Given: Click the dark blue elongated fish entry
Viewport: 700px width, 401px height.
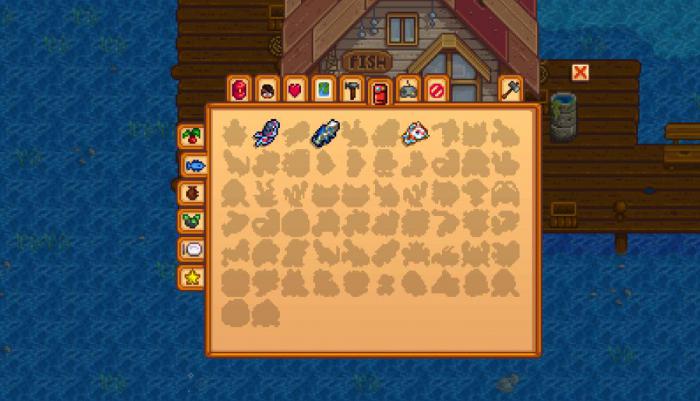Looking at the screenshot, I should point(326,133).
